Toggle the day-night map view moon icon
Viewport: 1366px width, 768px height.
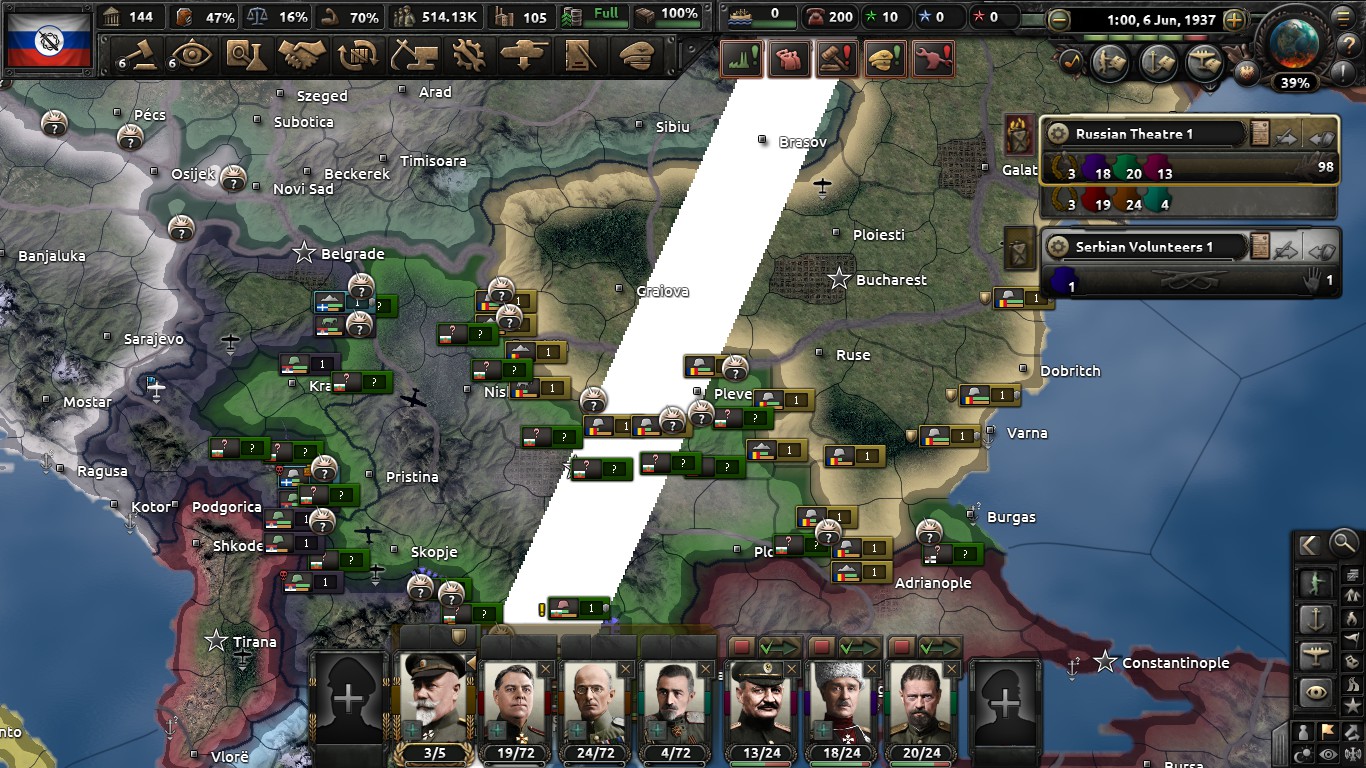(1304, 752)
